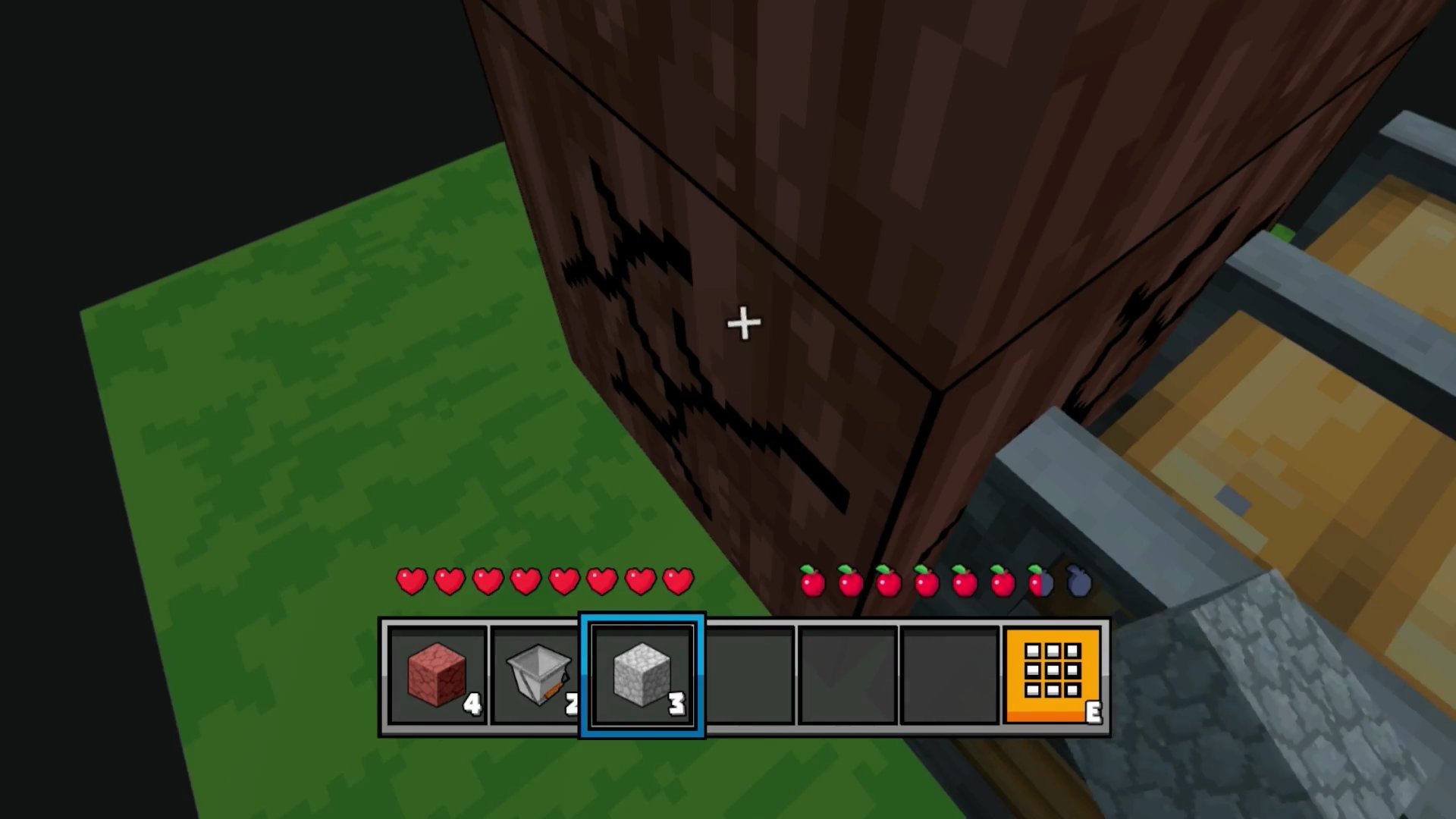This screenshot has width=1456, height=819.
Task: Click the sixth empty hotbar slot
Action: click(x=949, y=675)
